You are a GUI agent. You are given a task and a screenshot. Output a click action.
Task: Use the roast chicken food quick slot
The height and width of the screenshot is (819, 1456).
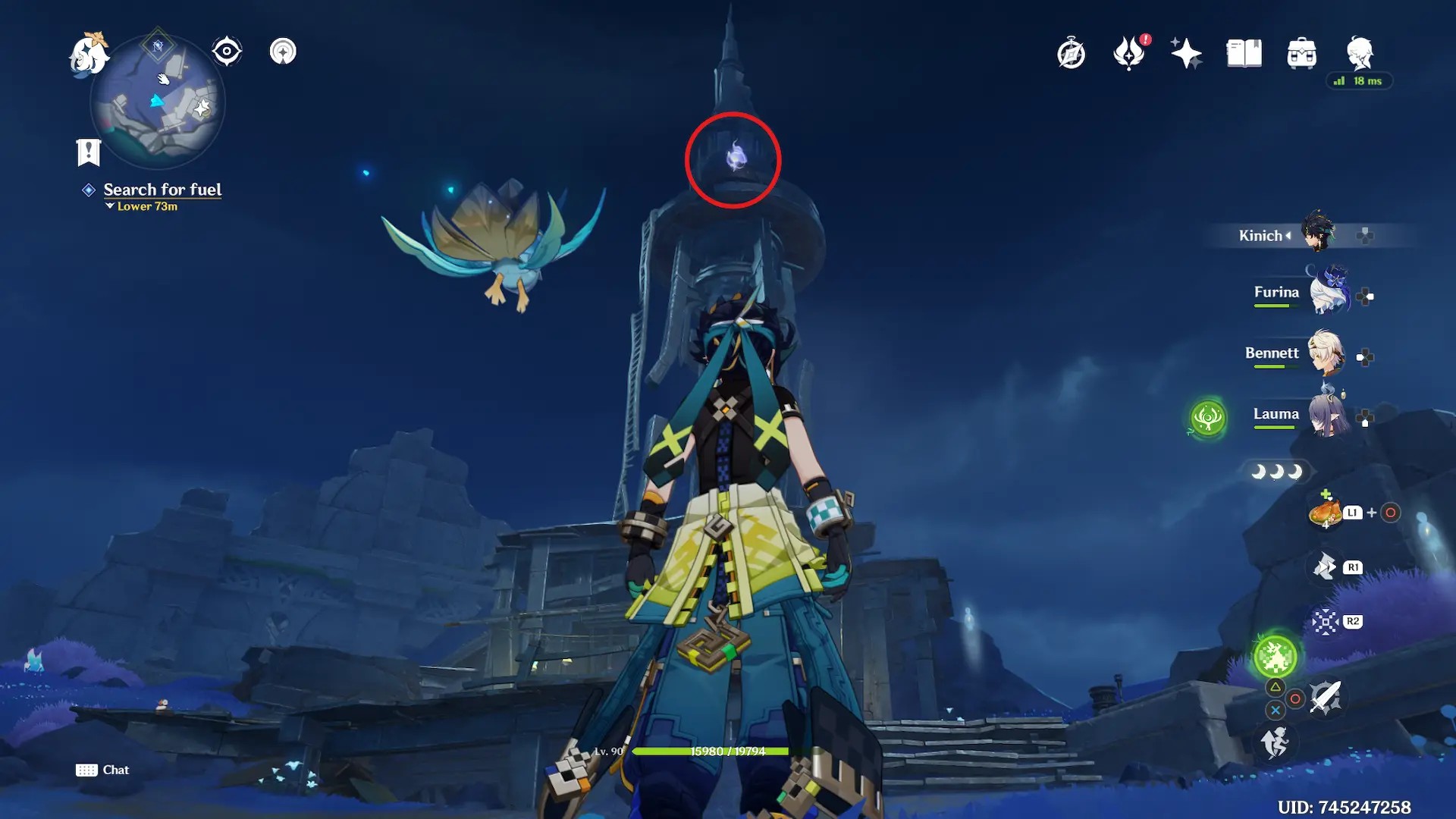1325,513
